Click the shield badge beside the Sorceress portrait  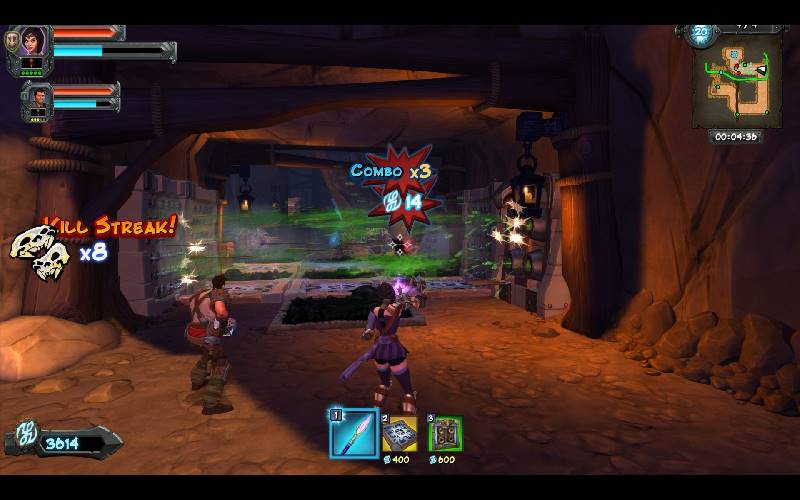pyautogui.click(x=11, y=42)
